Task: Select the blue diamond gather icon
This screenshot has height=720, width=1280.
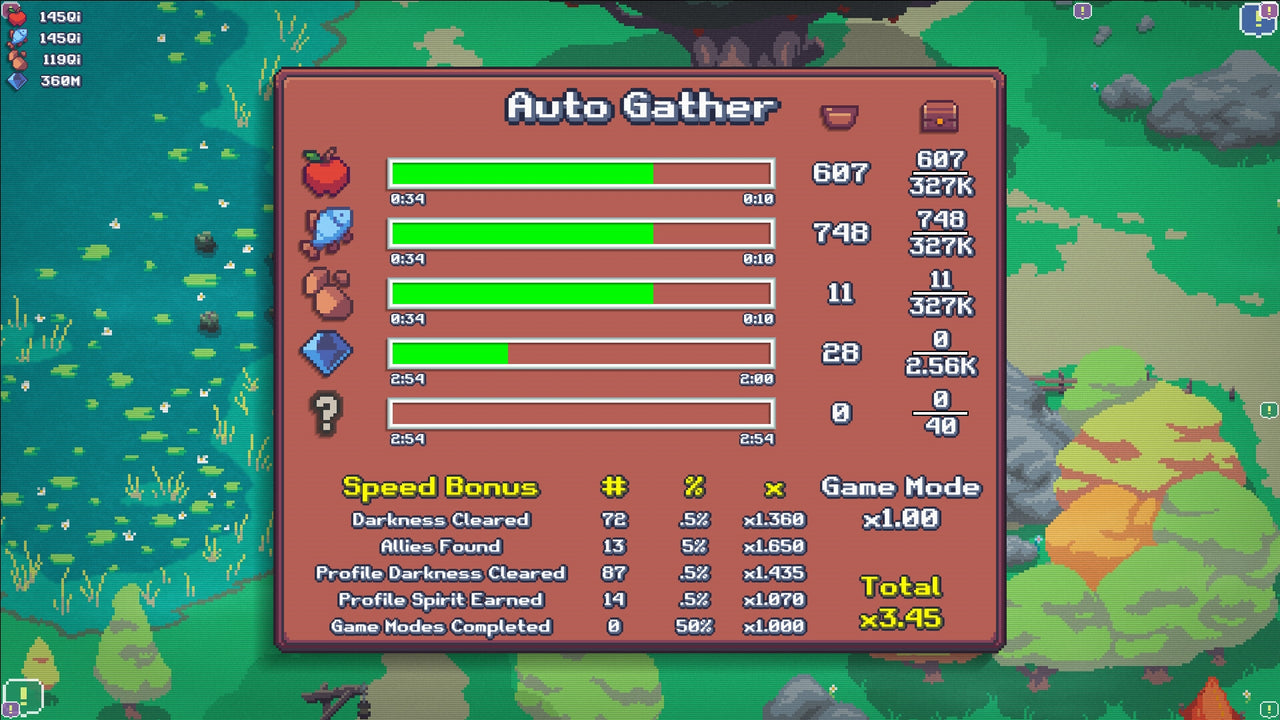Action: 327,353
